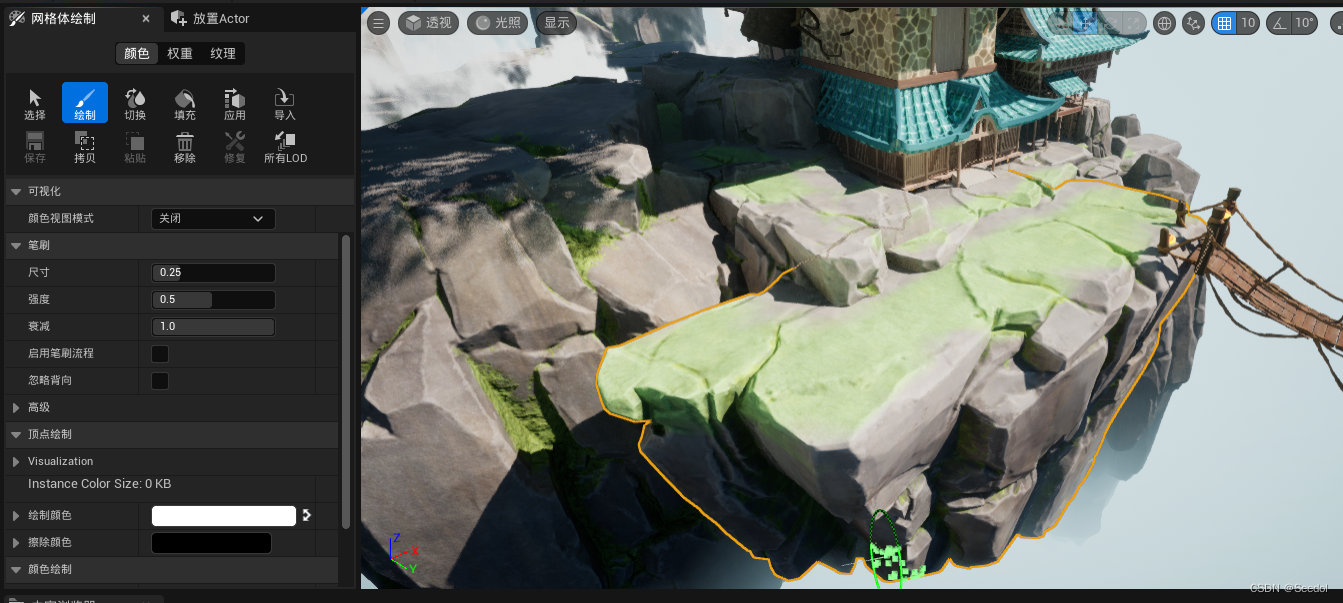
Task: Select the 移除 remove button
Action: click(185, 147)
